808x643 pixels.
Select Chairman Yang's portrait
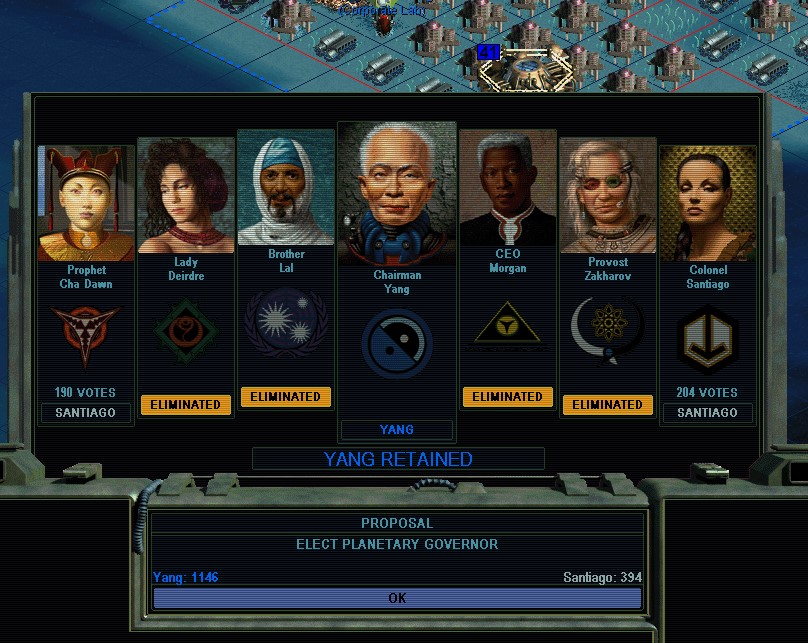point(397,195)
